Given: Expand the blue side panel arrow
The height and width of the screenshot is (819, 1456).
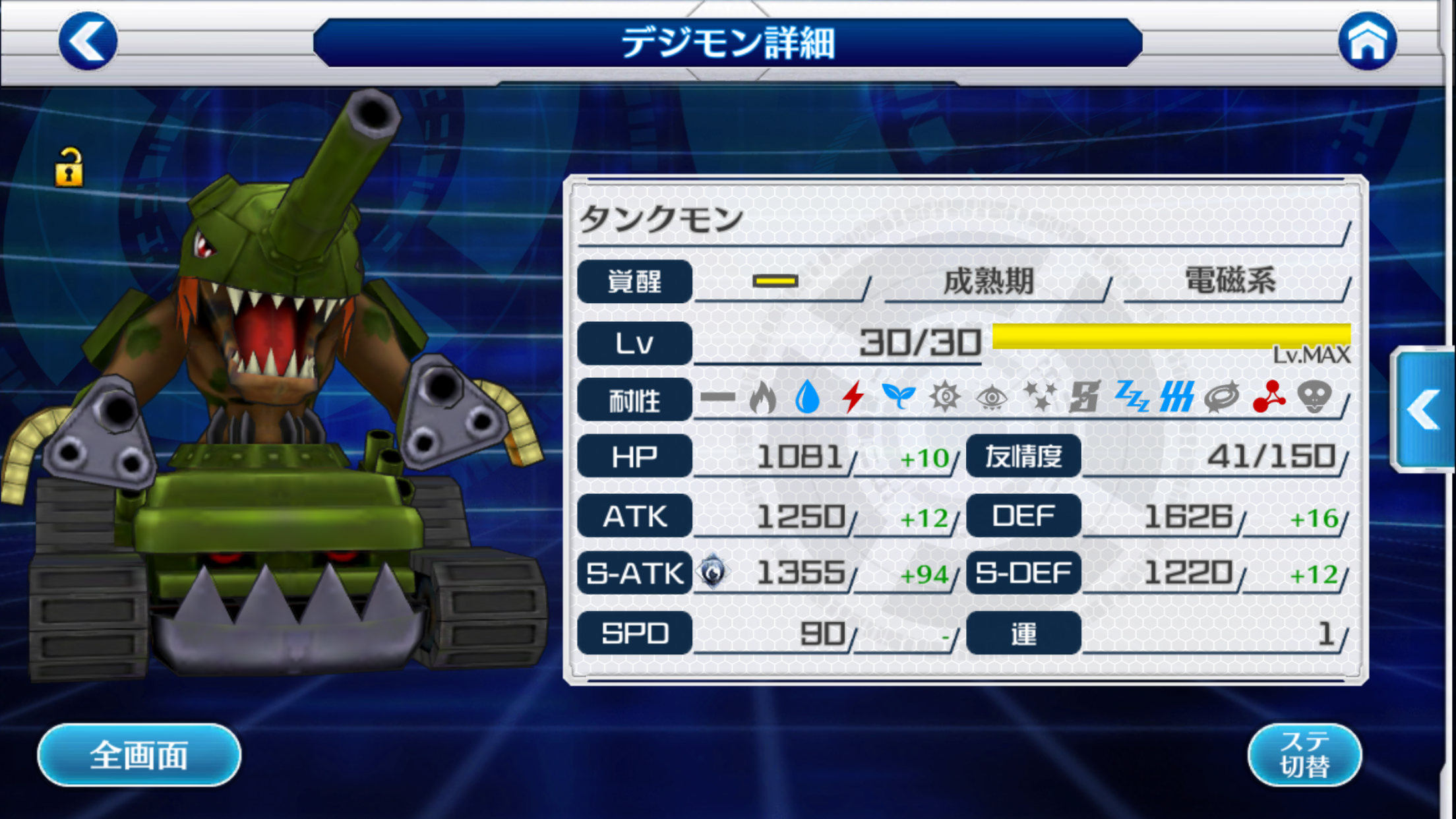Looking at the screenshot, I should (1424, 410).
